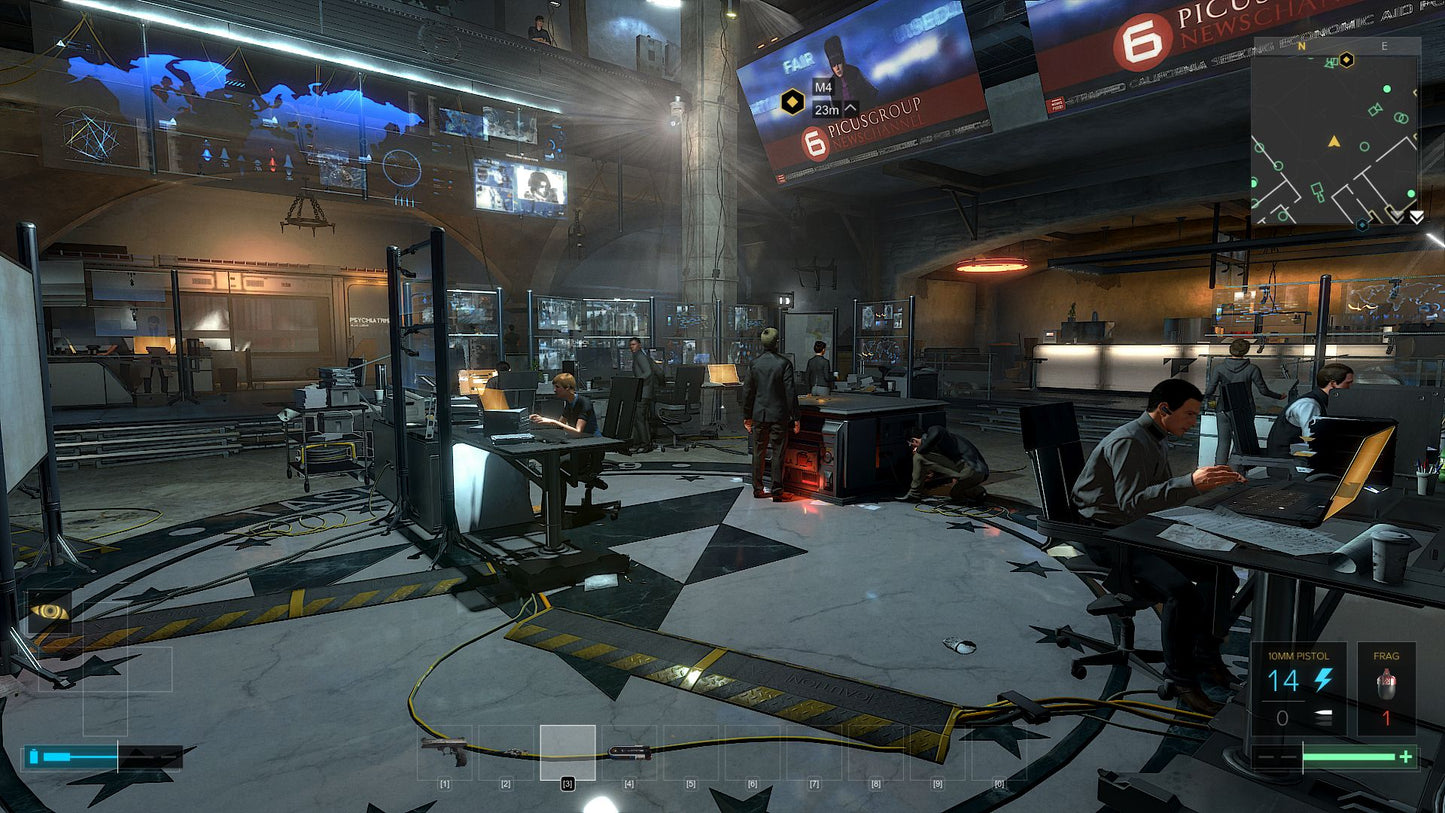Click the inner chevron at minimap corner
This screenshot has height=813, width=1445.
click(1395, 214)
